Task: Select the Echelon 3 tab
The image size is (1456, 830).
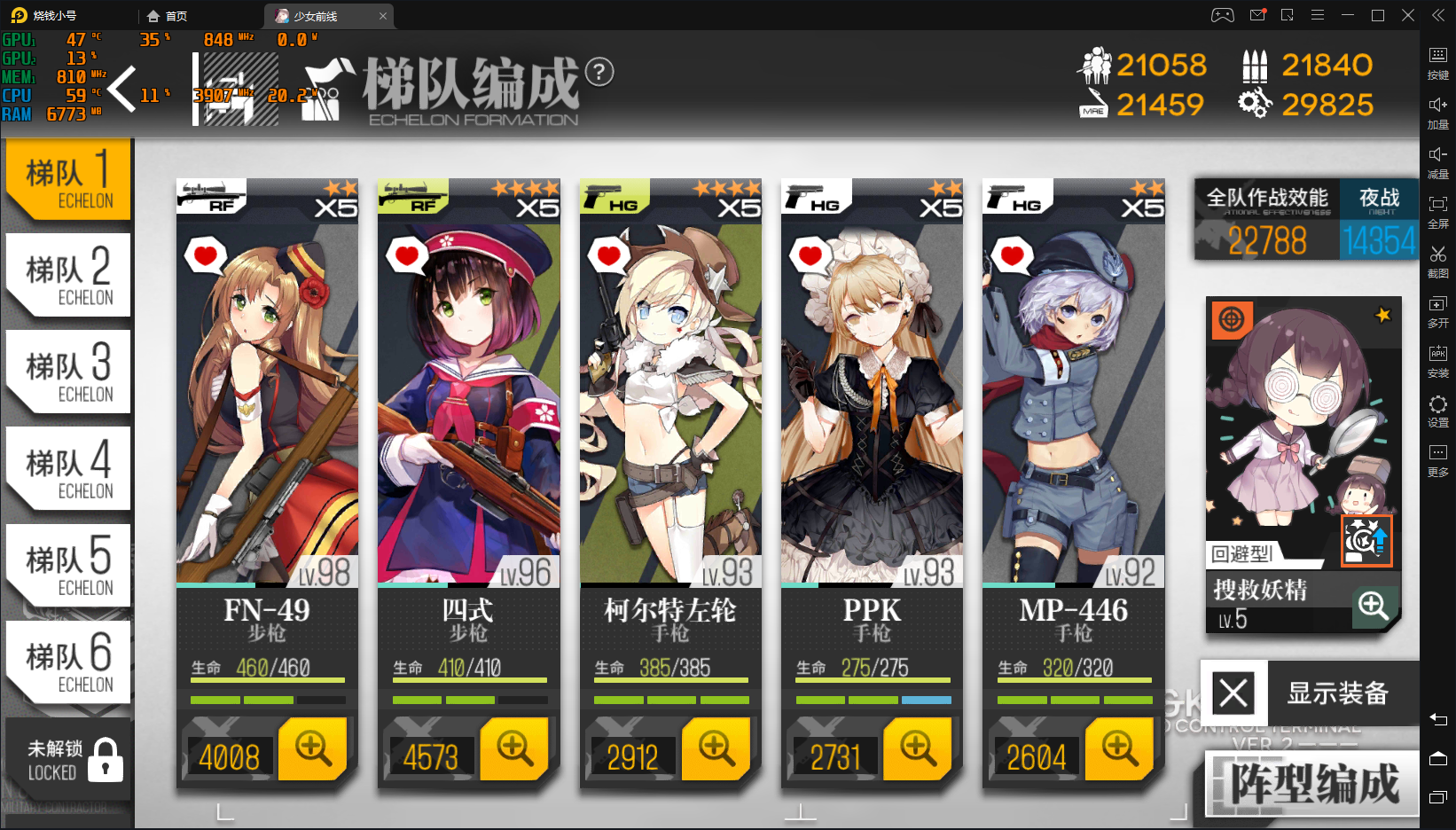Action: coord(68,372)
